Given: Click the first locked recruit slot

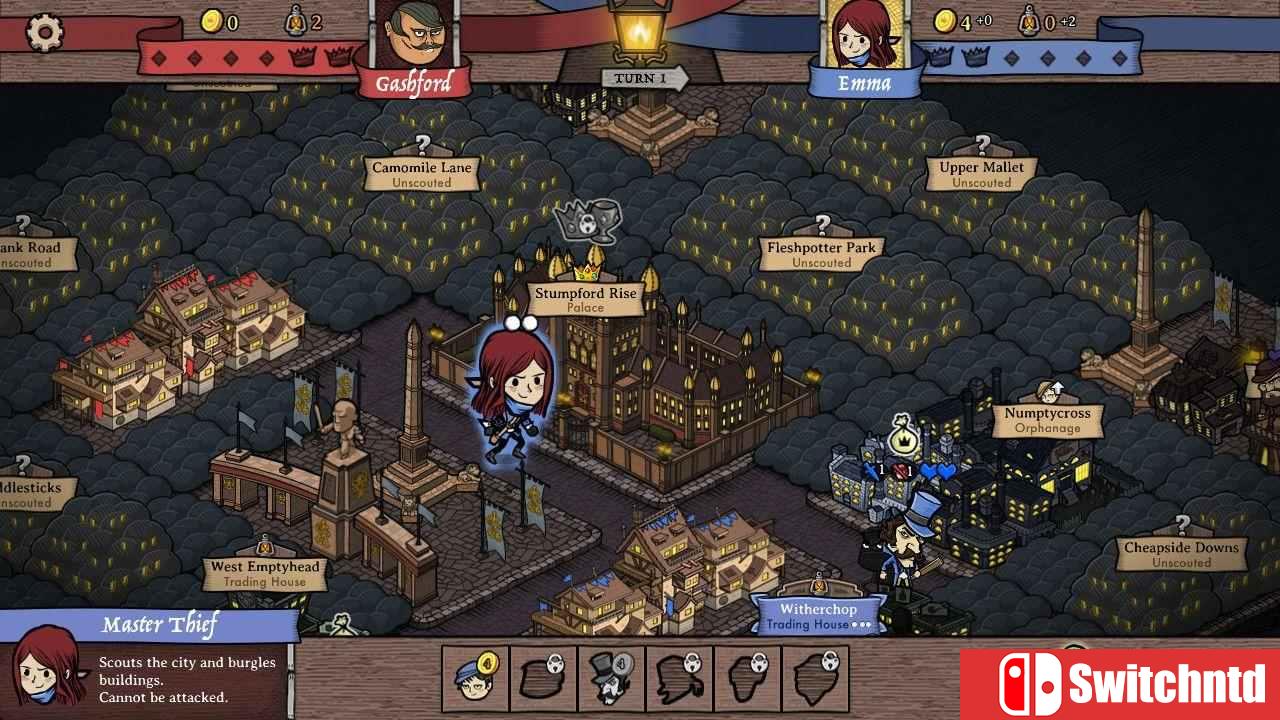Looking at the screenshot, I should point(543,678).
